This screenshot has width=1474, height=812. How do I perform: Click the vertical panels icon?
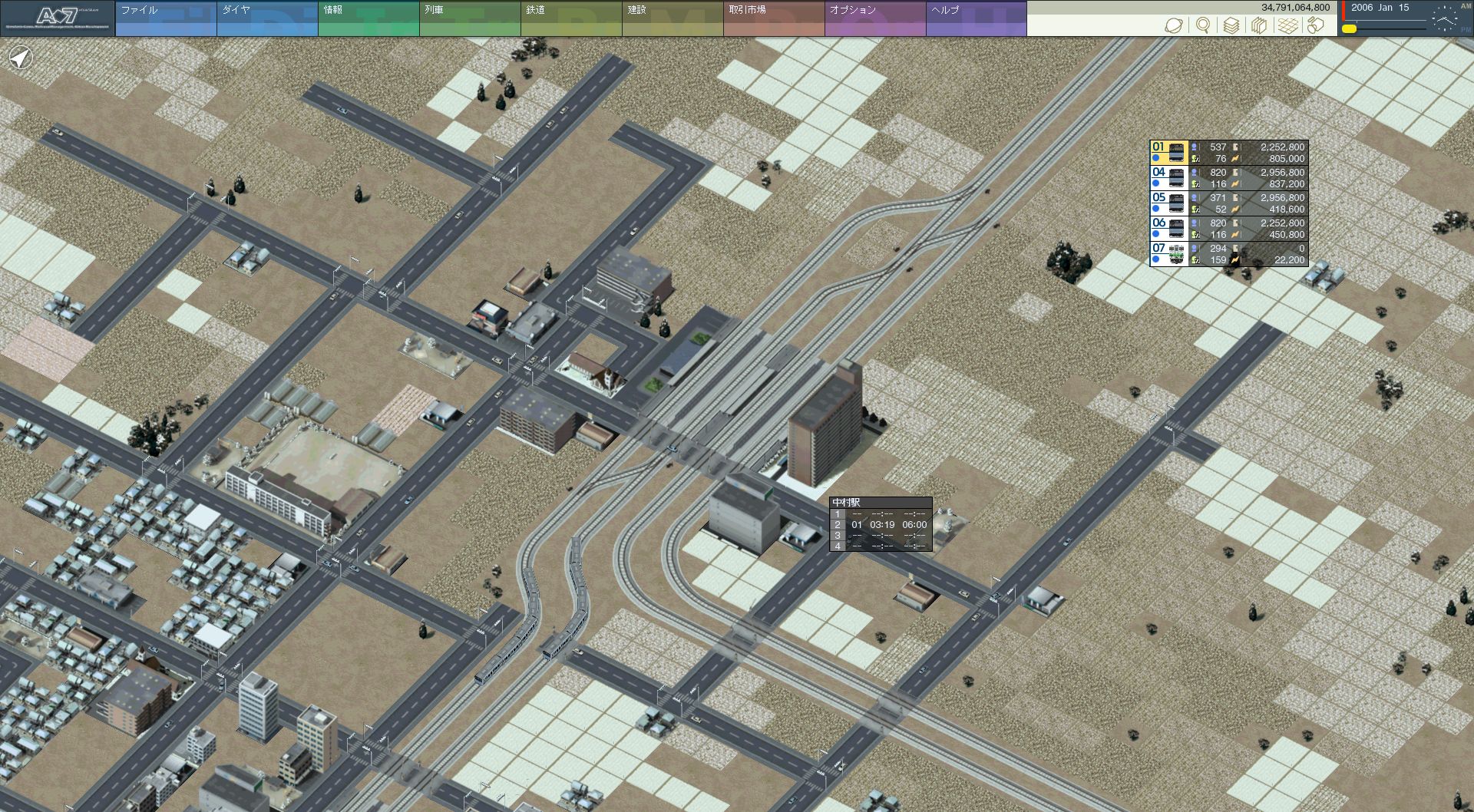(1259, 25)
